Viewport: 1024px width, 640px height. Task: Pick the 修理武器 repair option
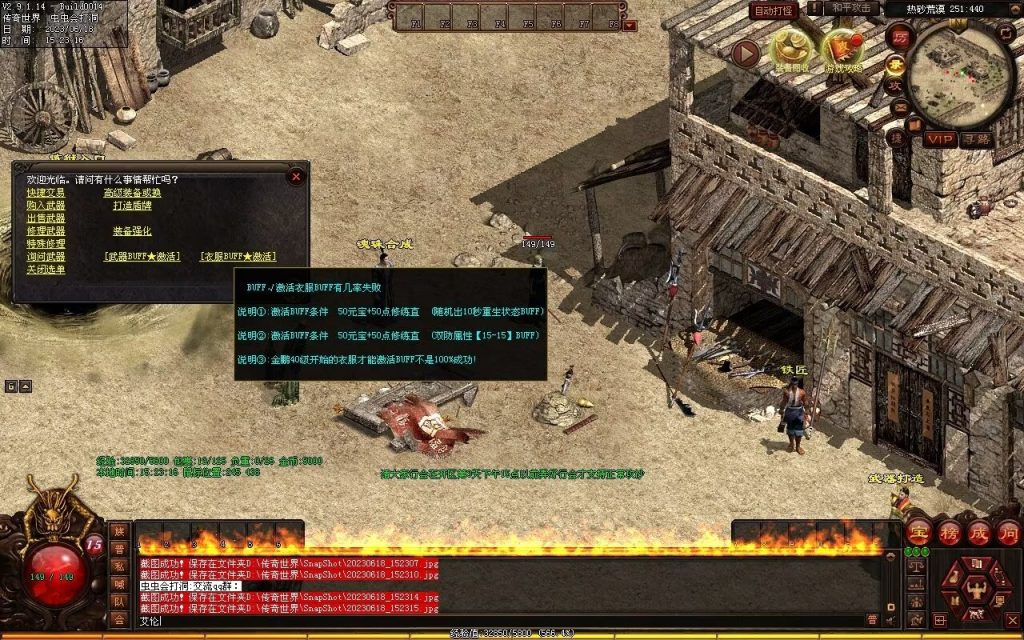tap(46, 231)
